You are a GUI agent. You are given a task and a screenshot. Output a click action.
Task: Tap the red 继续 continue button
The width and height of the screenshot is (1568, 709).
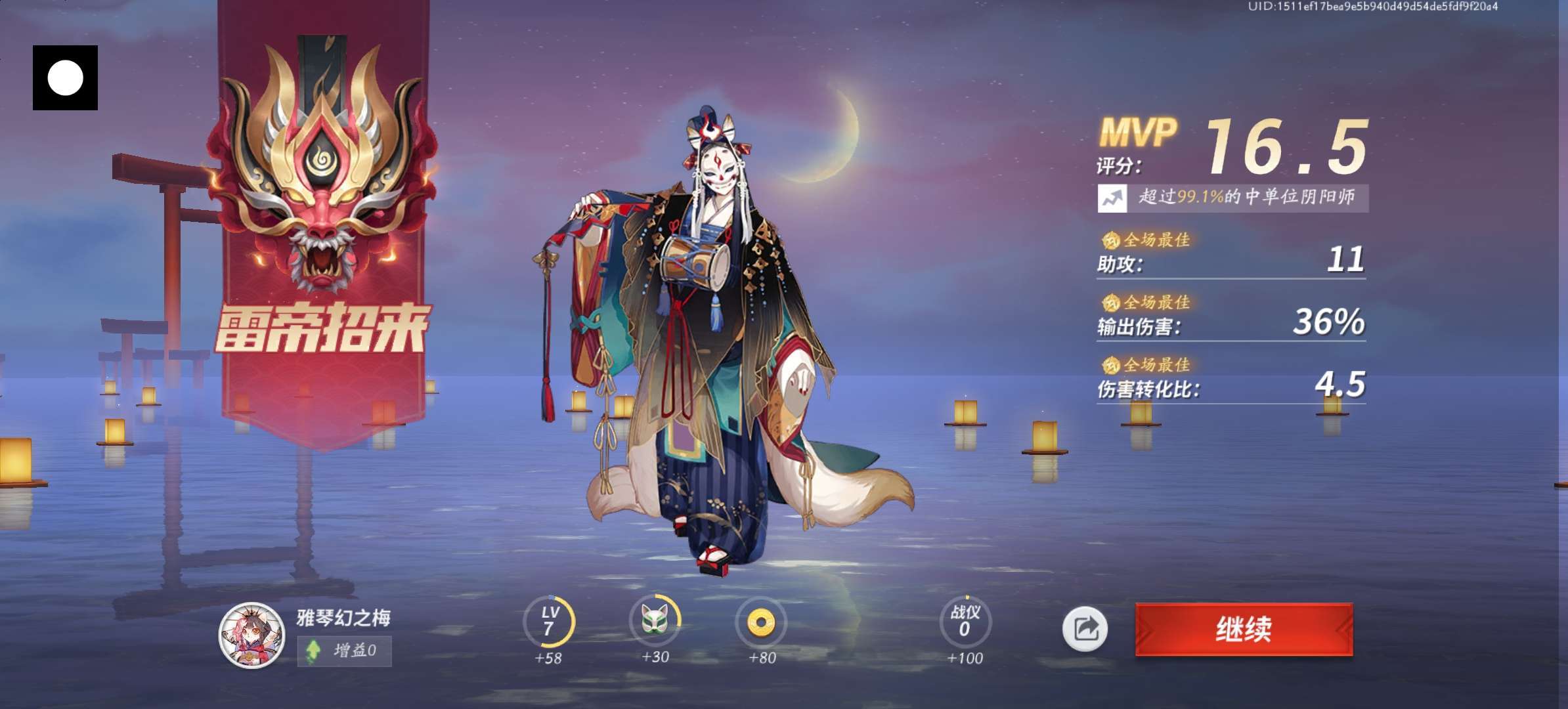tap(1244, 629)
